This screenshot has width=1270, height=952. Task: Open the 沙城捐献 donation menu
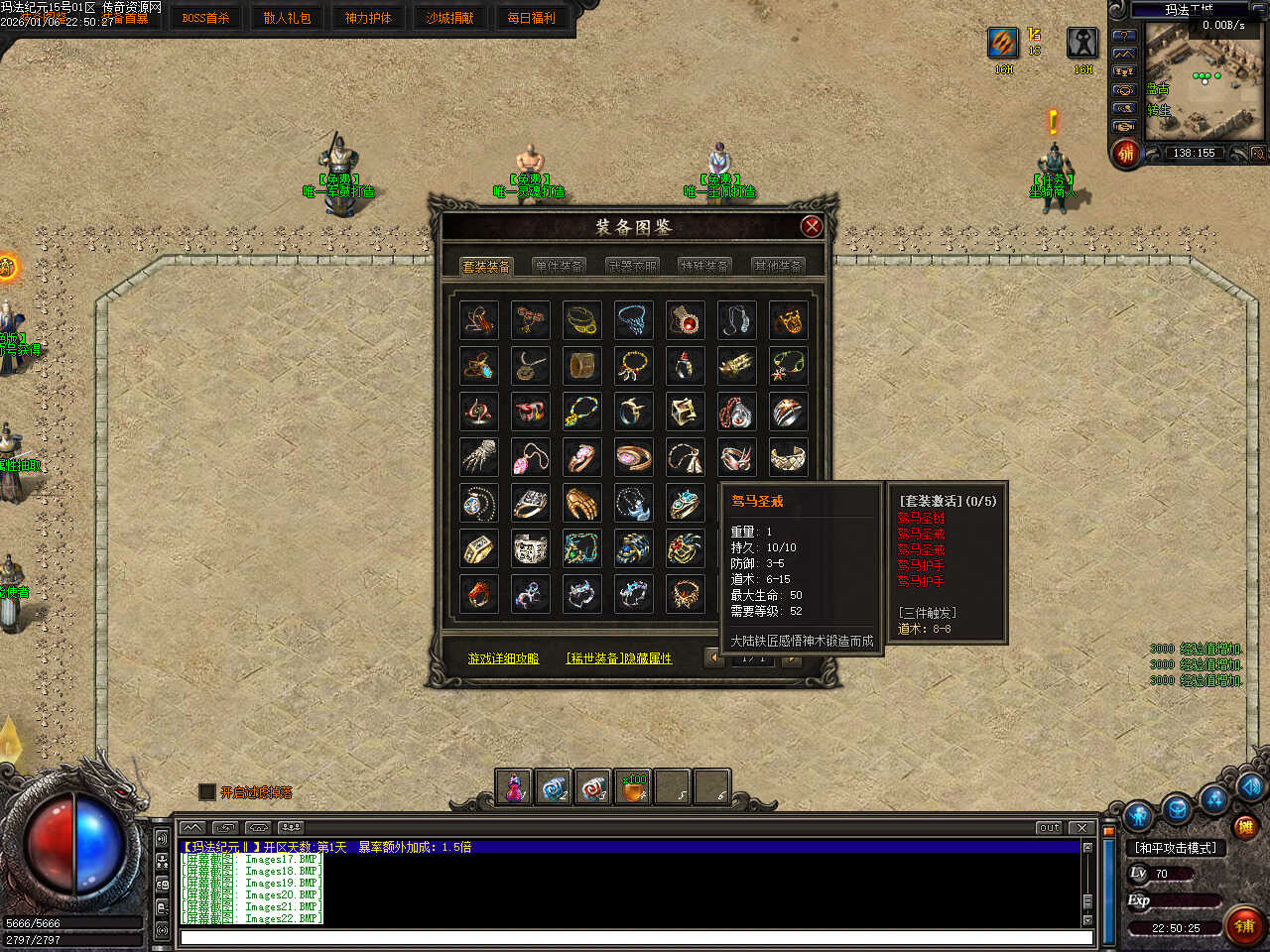click(x=449, y=18)
